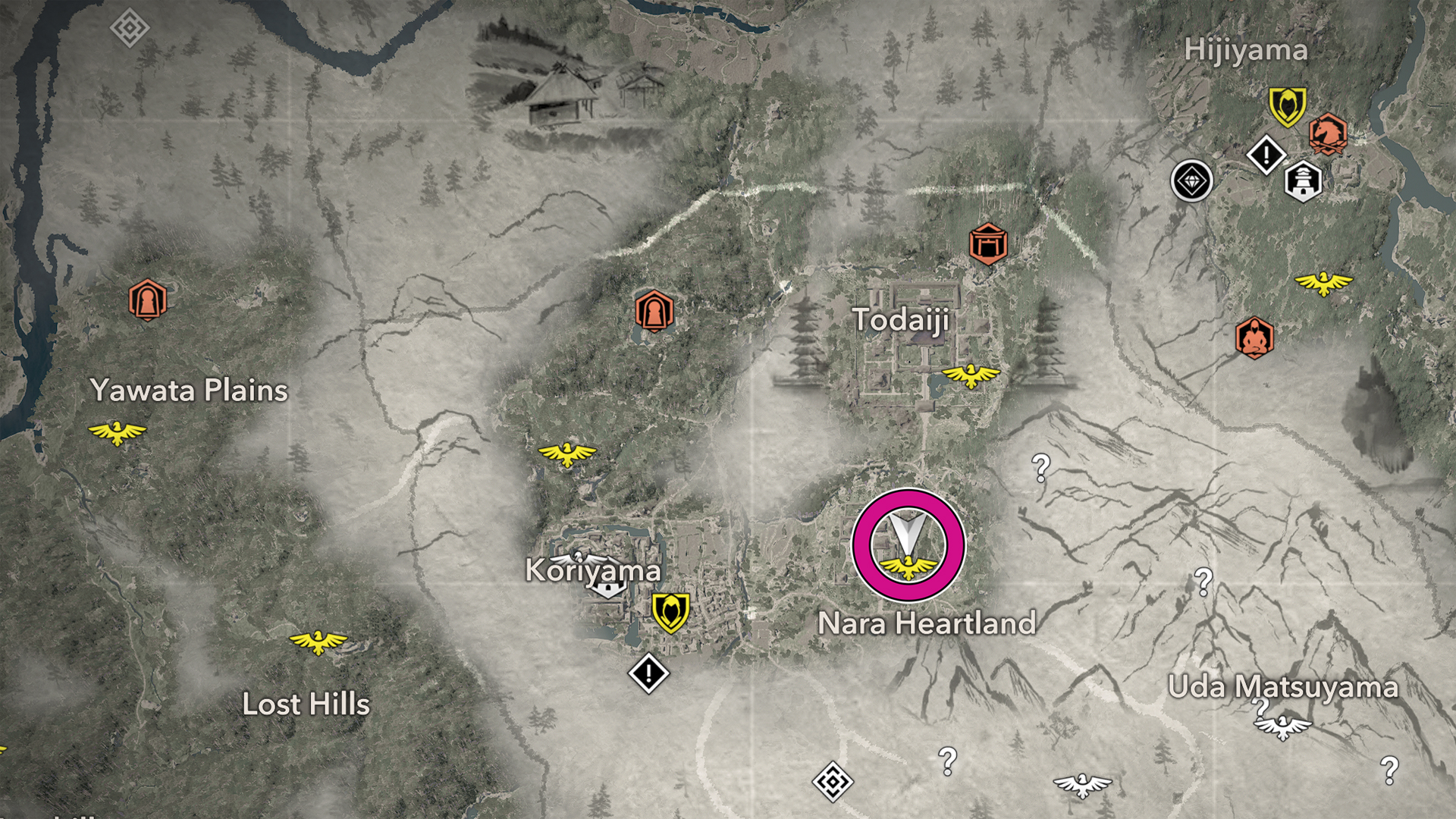Click the white eagle viewpoint under Uda Matsuyama
The image size is (1456, 819).
[x=1282, y=726]
